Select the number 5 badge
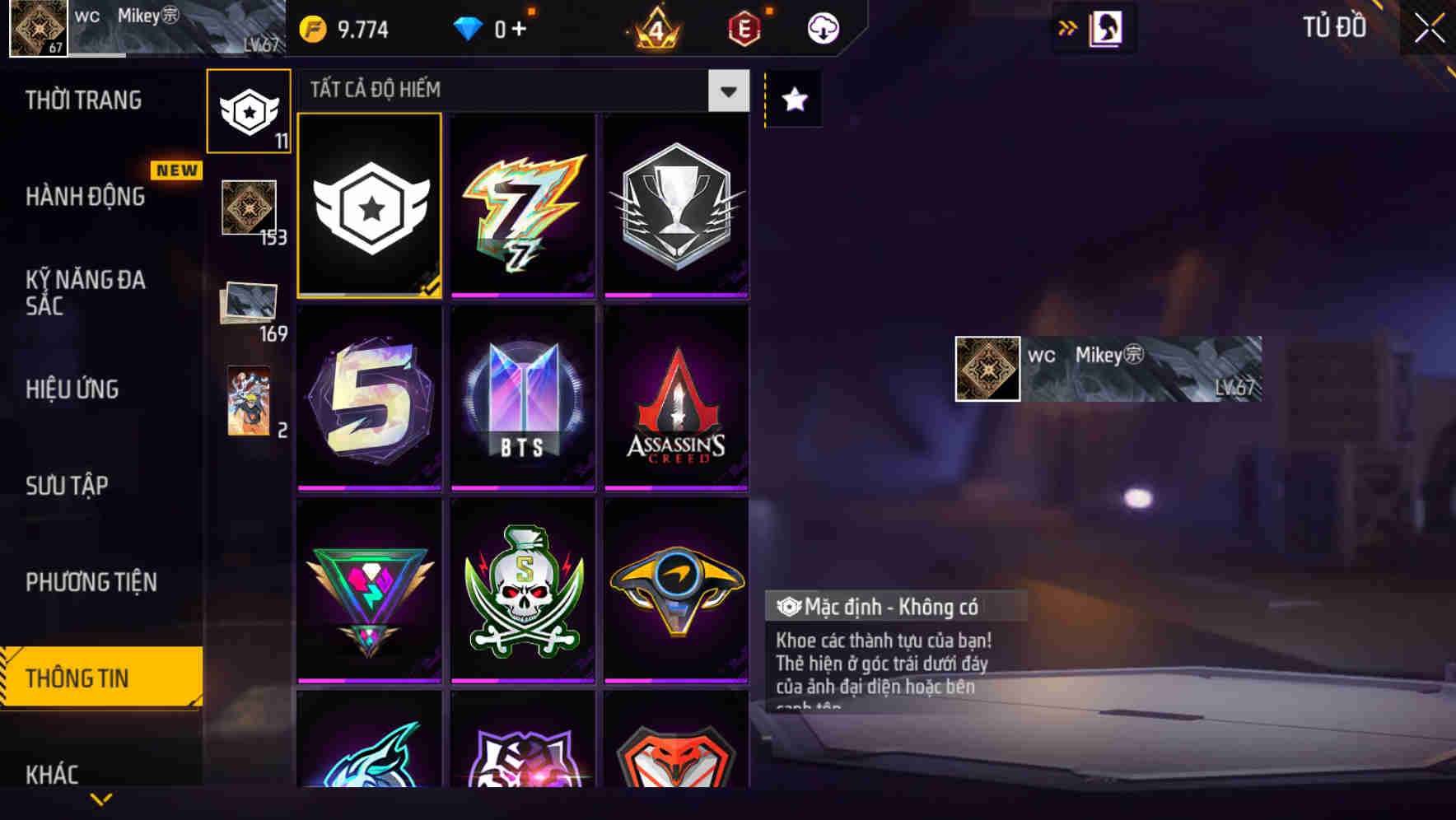Image resolution: width=1456 pixels, height=820 pixels. (x=369, y=399)
